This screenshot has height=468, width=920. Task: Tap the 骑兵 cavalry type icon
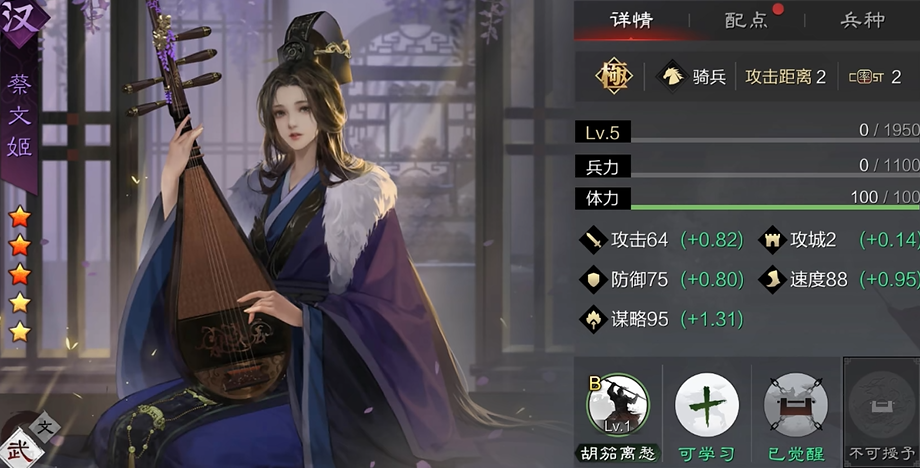pyautogui.click(x=670, y=77)
